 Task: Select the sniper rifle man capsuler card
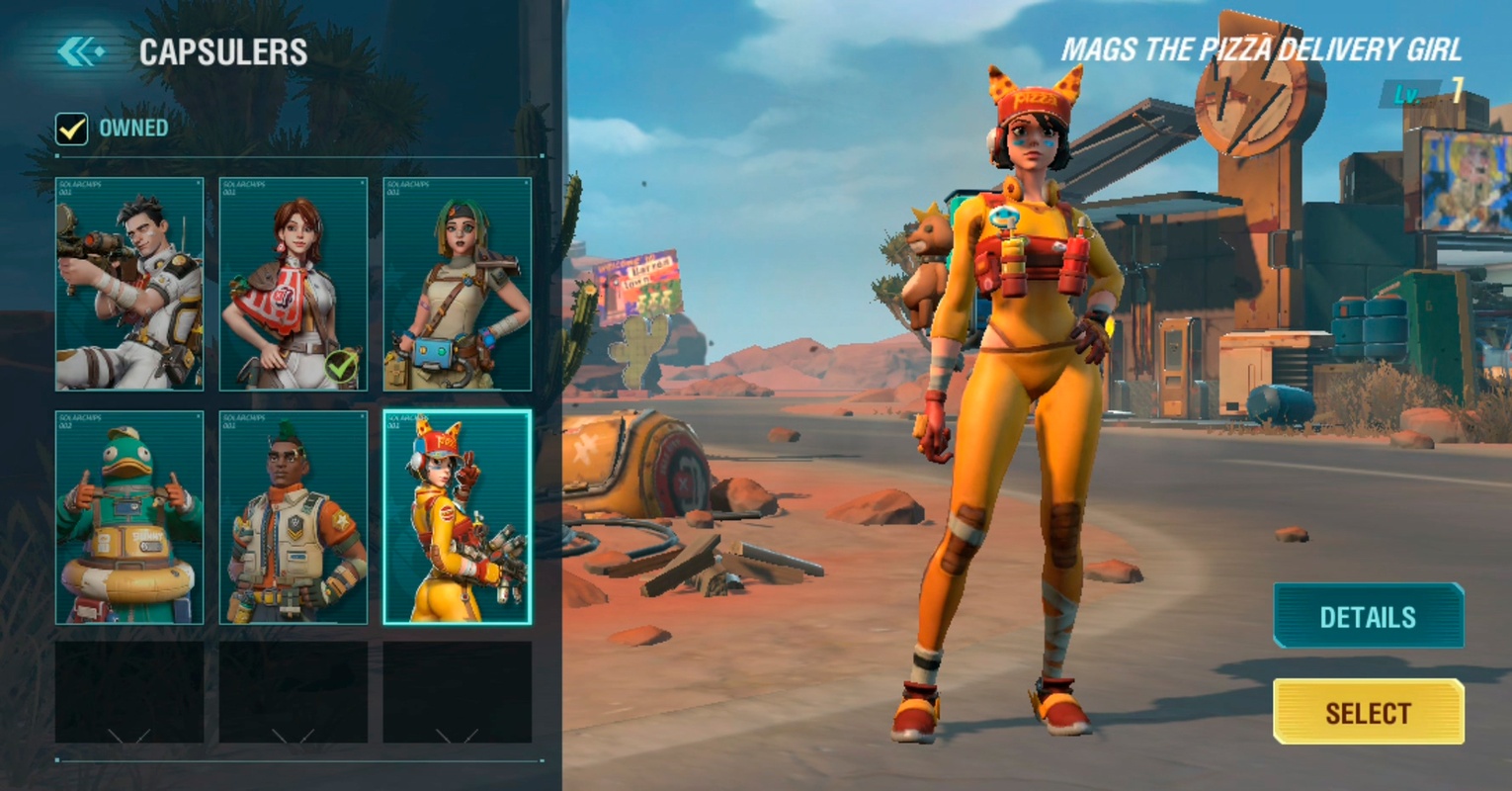[129, 284]
